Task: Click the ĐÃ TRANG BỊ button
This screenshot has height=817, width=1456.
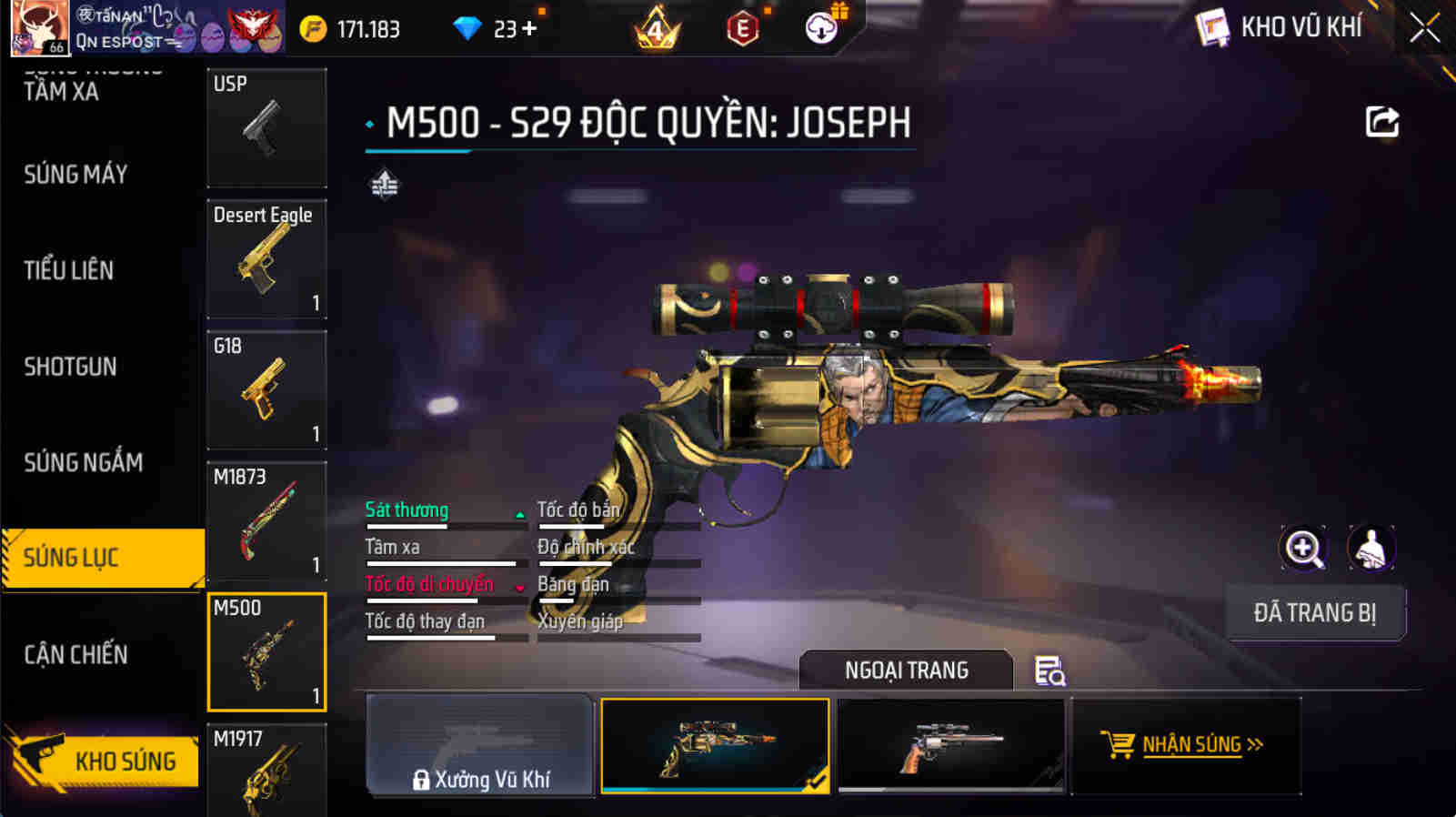Action: coord(1316,613)
